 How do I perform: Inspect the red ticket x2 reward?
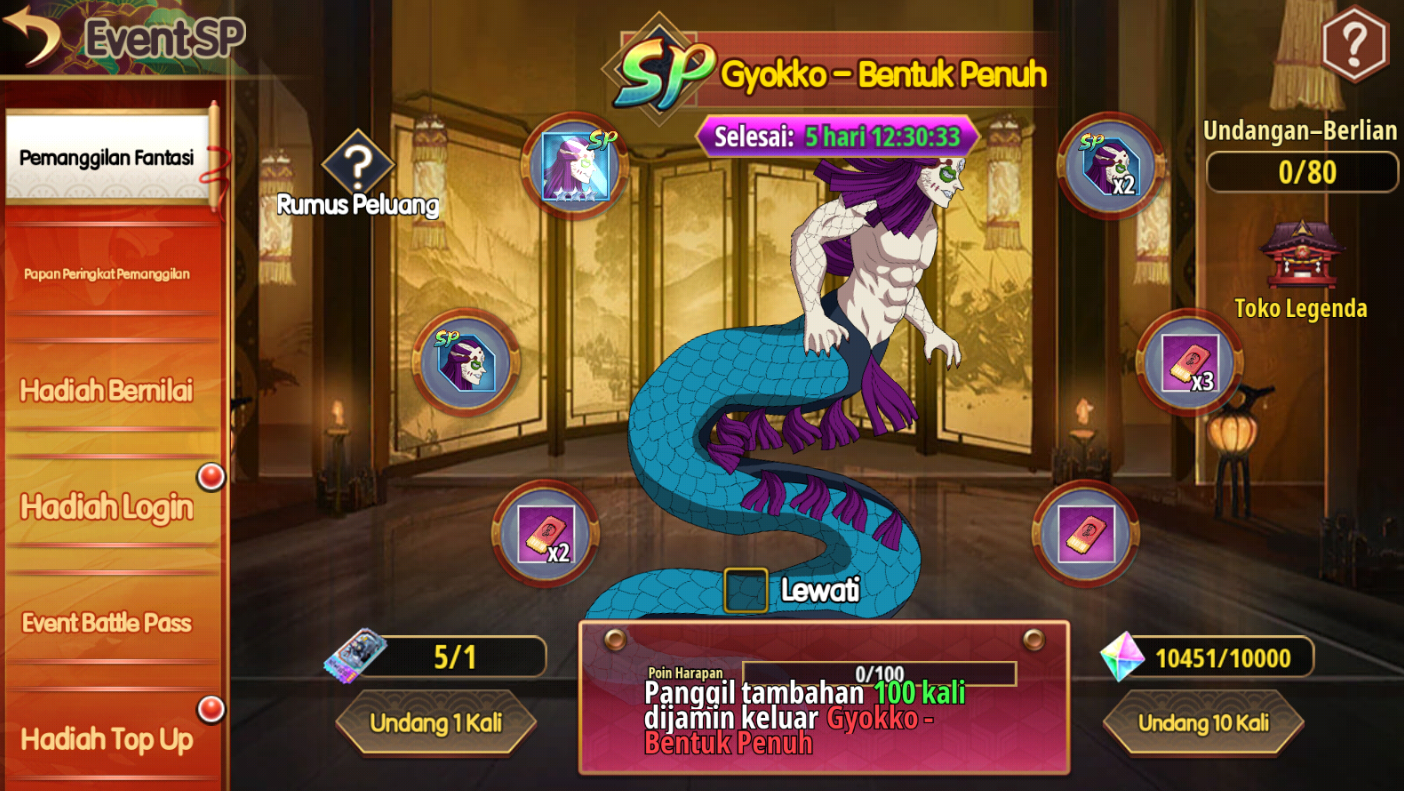click(x=545, y=534)
